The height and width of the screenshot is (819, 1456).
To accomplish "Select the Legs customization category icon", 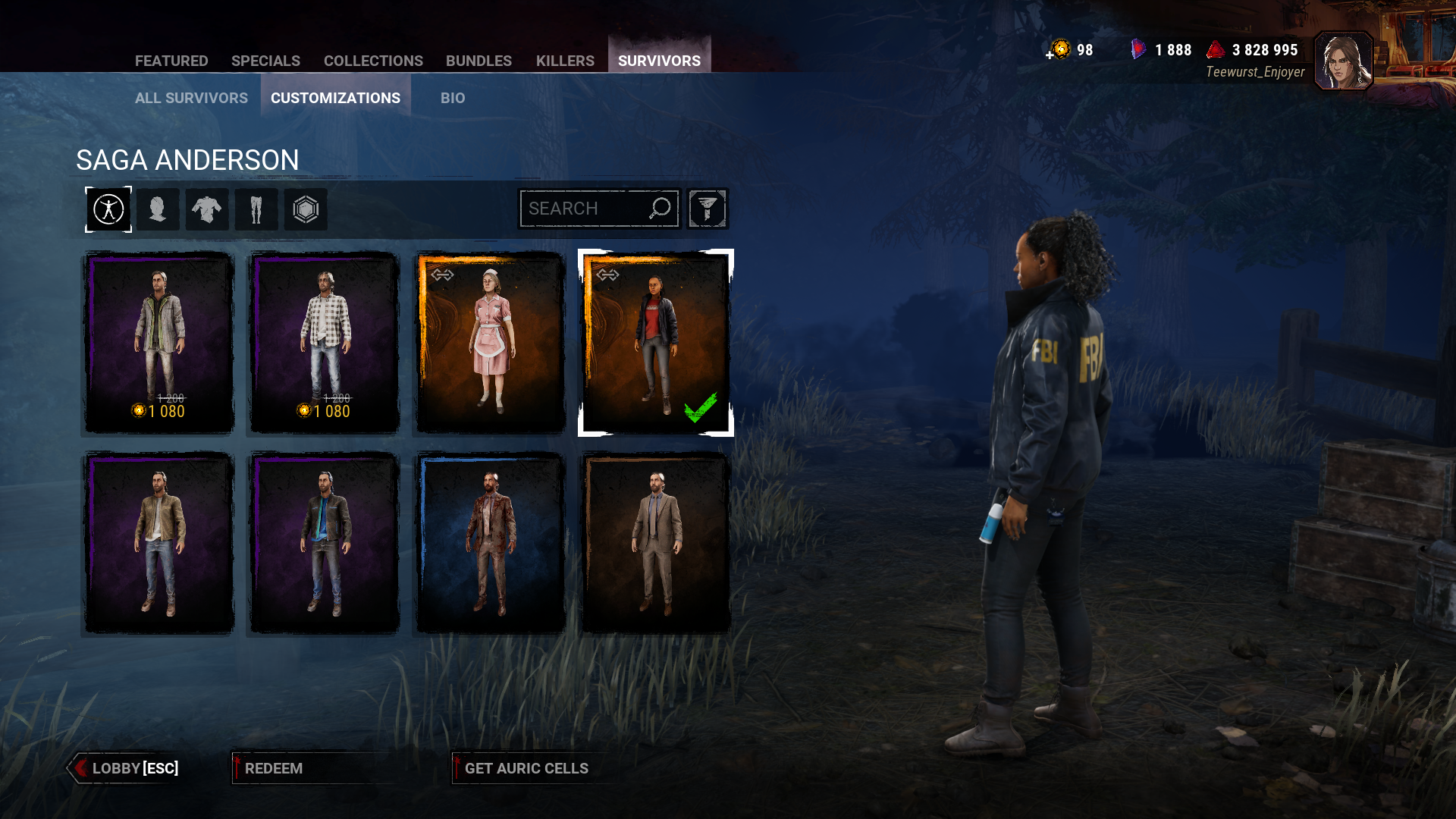I will coord(256,209).
